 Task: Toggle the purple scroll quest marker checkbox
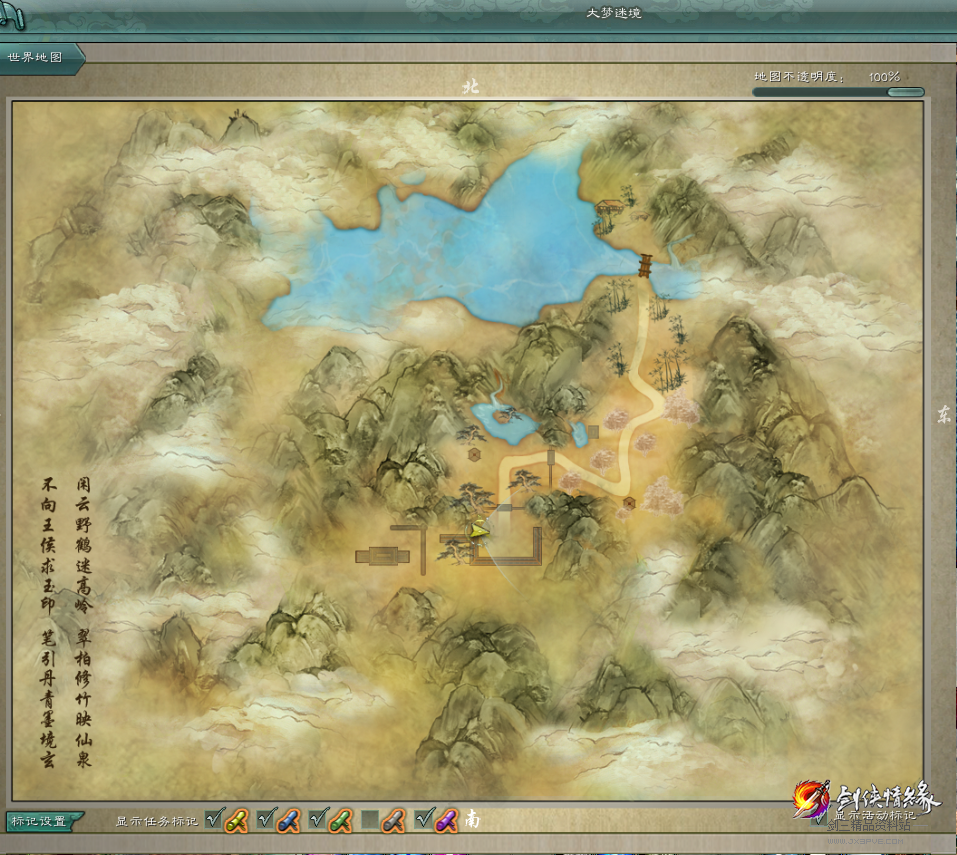[x=423, y=820]
